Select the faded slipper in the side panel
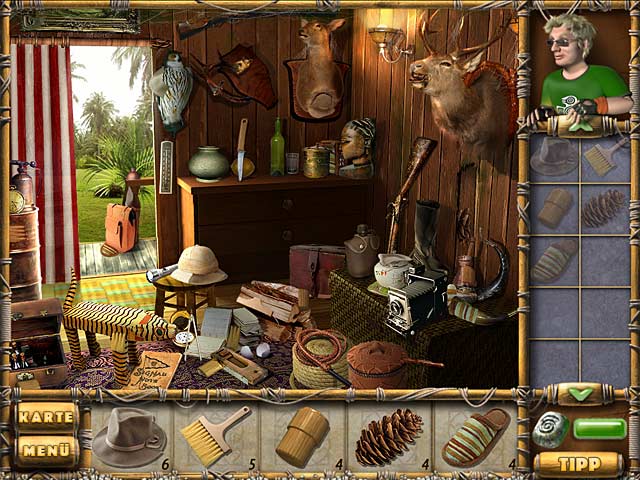The height and width of the screenshot is (480, 640). [554, 259]
